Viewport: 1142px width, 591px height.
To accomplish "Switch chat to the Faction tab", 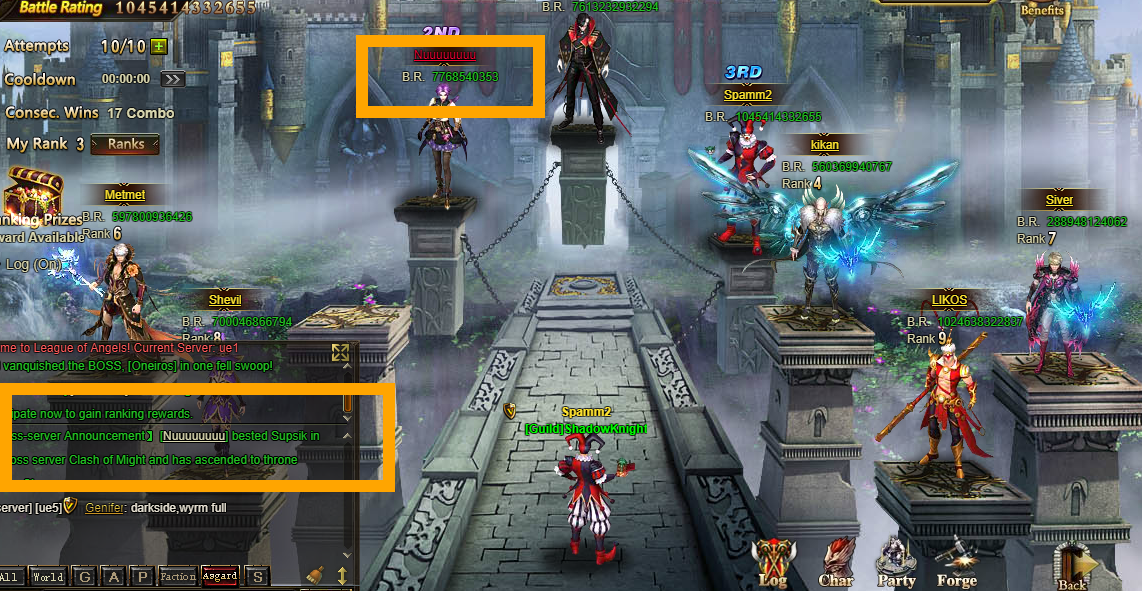I will 178,577.
